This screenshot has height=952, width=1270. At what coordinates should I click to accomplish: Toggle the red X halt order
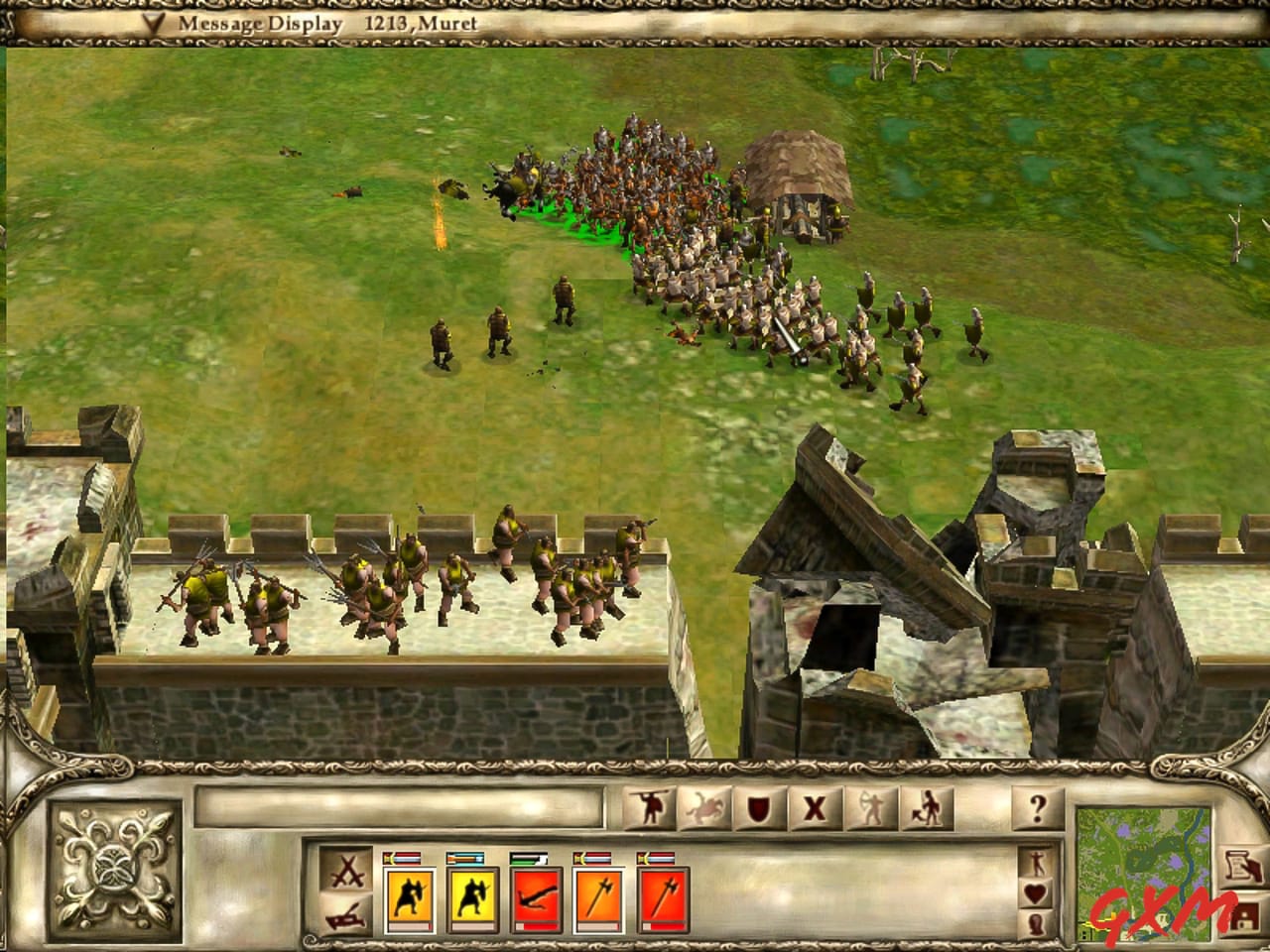(816, 807)
